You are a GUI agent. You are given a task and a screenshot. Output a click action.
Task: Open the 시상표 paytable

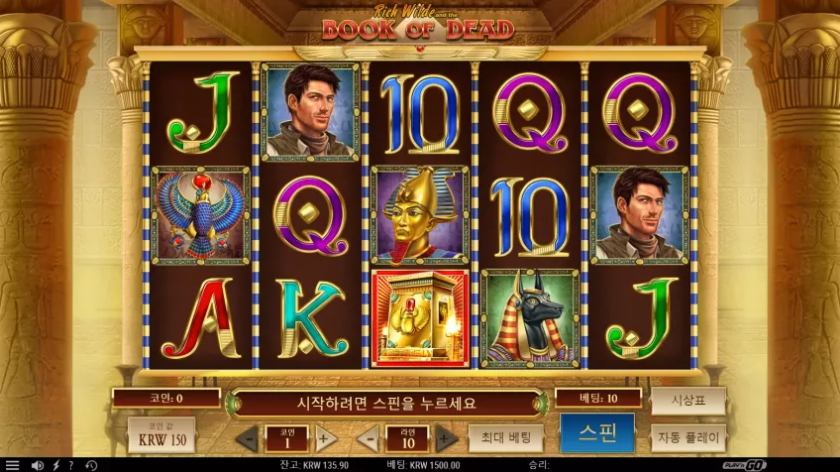688,400
